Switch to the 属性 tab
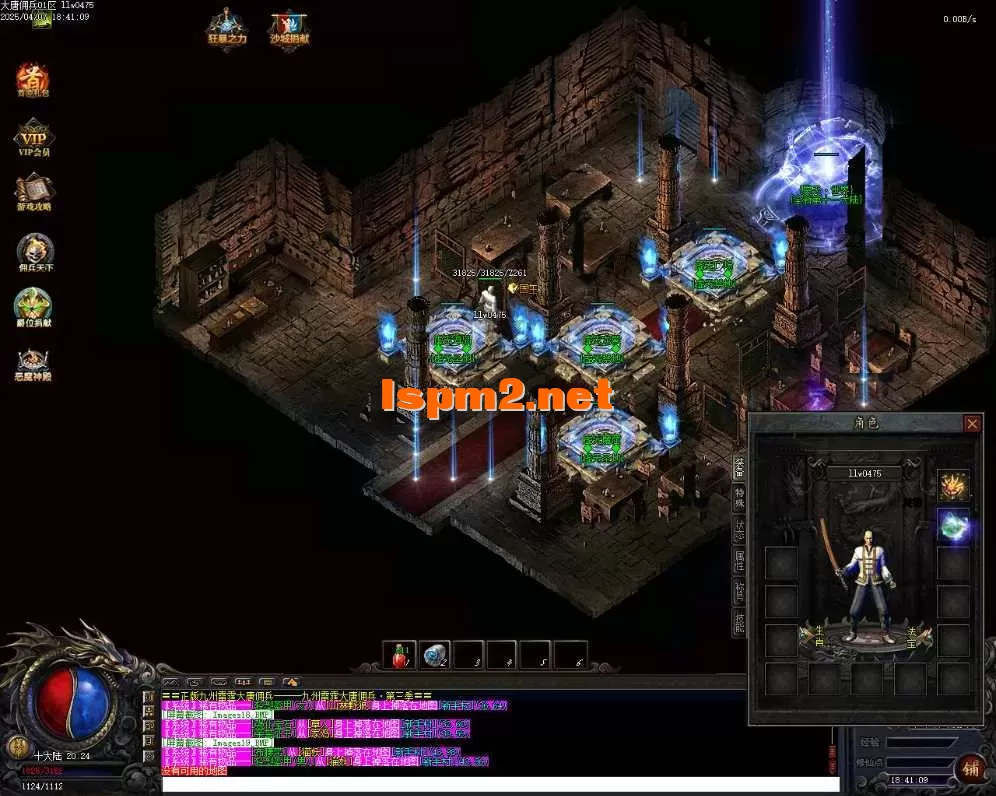Screen dimensions: 996x796 (x=739, y=559)
